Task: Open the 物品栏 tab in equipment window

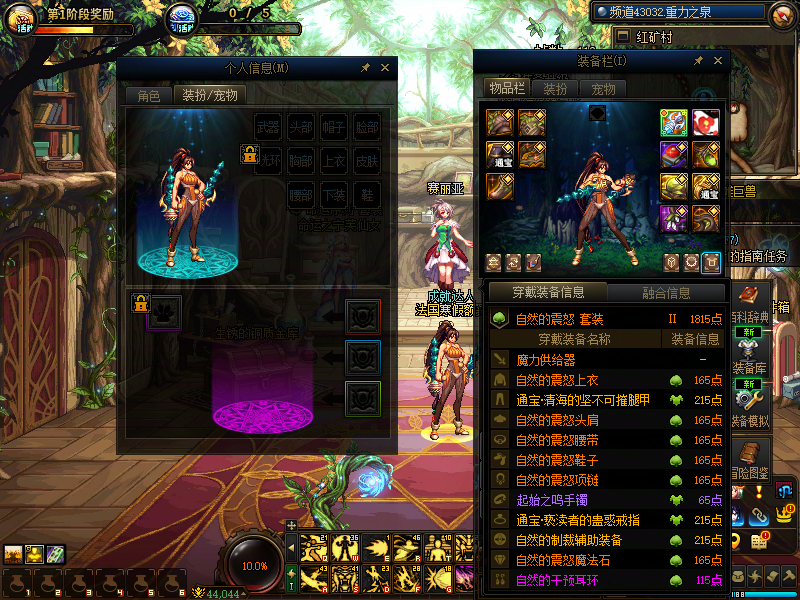Action: pos(507,88)
